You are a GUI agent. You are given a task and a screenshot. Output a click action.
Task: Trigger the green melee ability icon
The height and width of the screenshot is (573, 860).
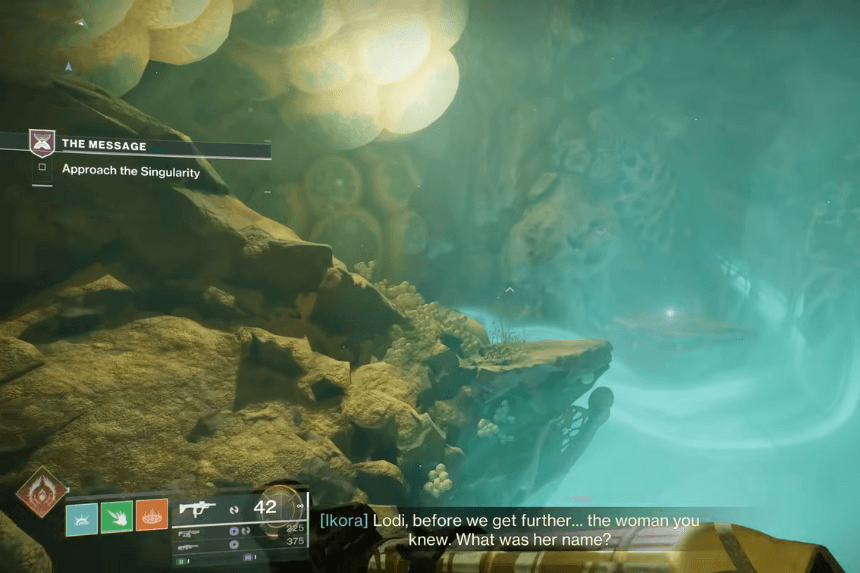click(117, 517)
